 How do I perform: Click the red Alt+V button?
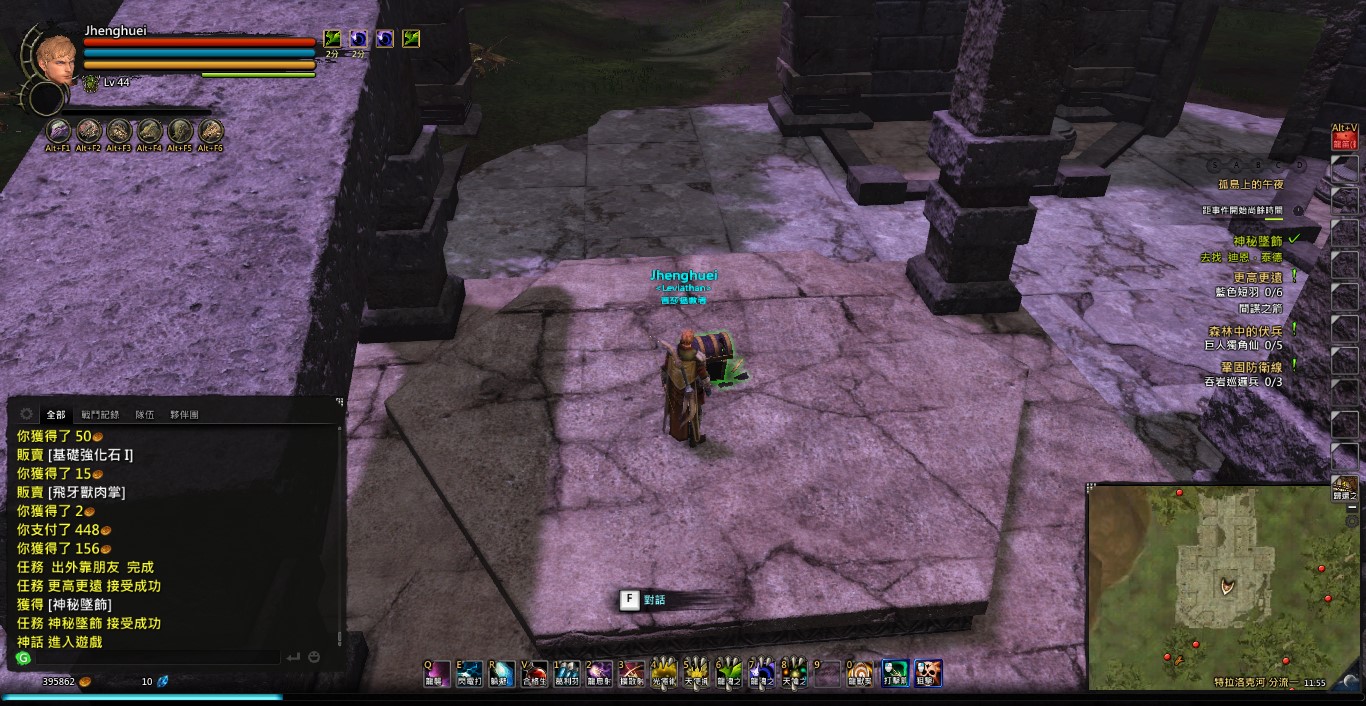1345,141
